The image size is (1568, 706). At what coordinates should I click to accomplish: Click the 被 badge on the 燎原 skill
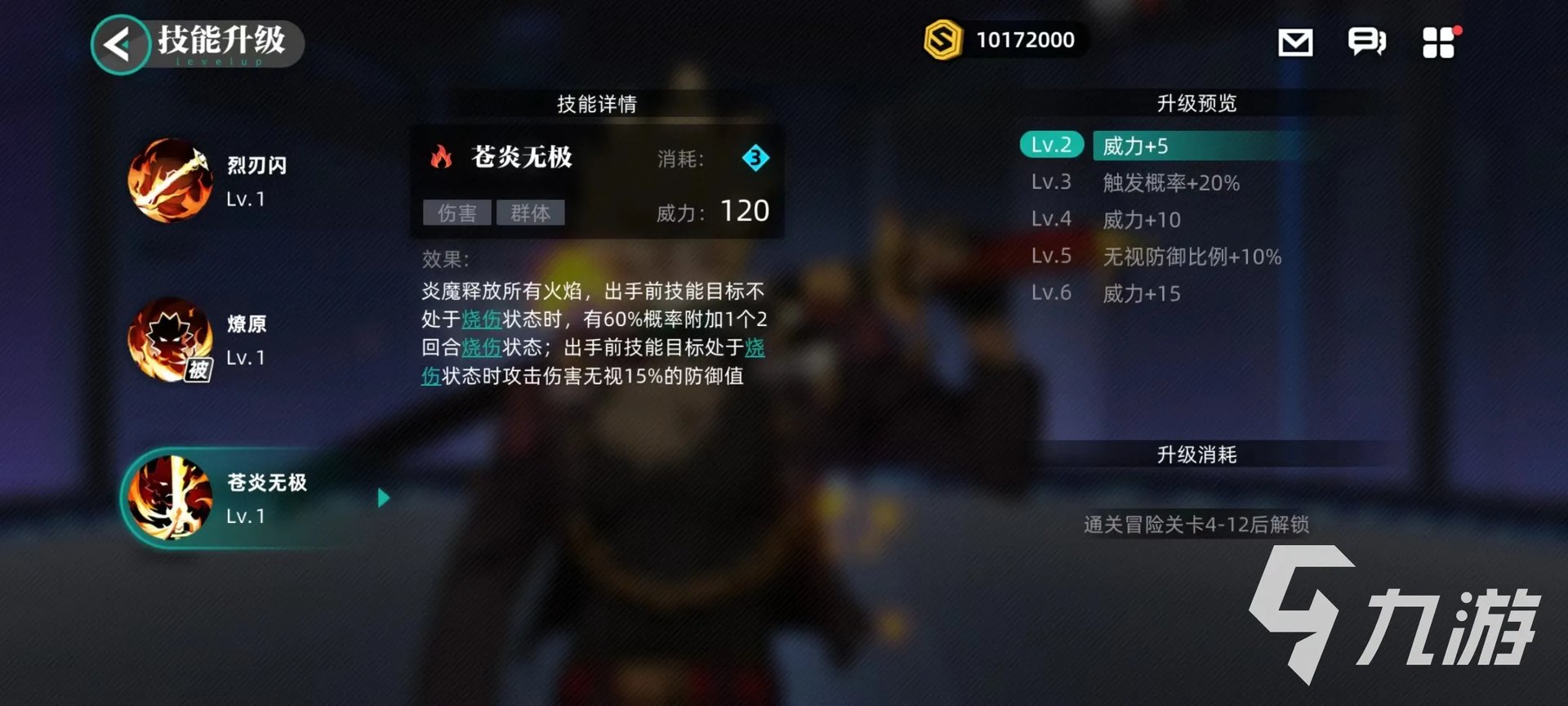click(198, 372)
